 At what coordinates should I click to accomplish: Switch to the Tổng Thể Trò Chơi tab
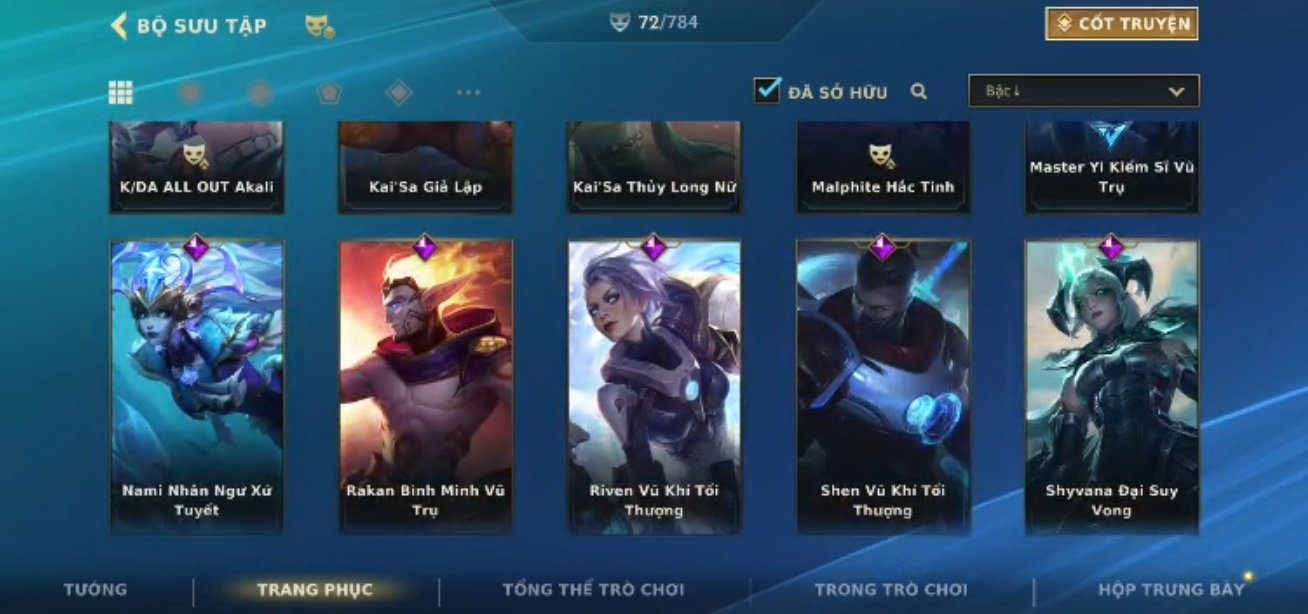(x=593, y=590)
